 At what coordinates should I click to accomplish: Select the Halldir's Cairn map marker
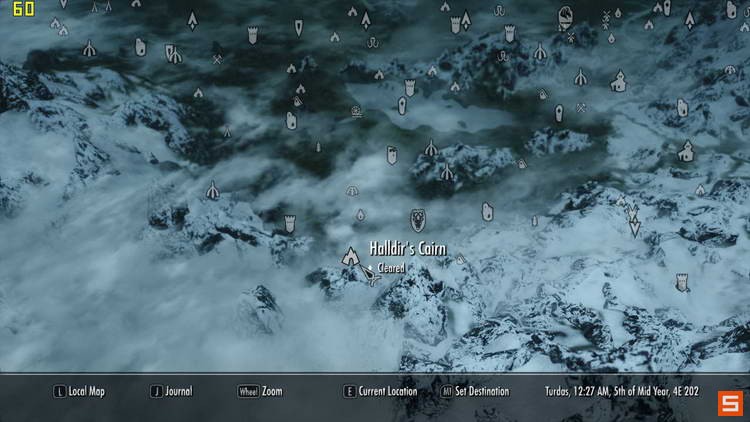pos(352,258)
